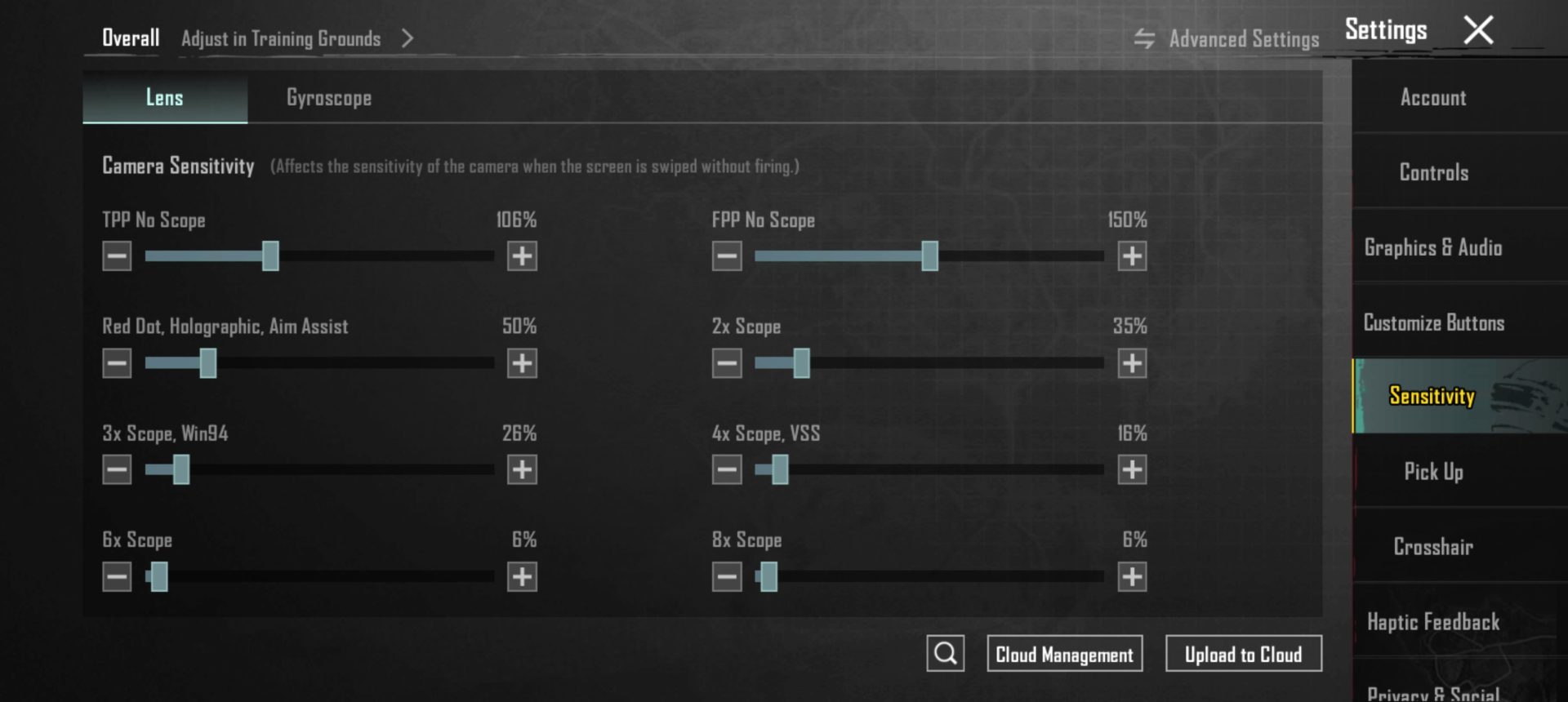Click the Upload to Cloud button
1568x702 pixels.
1245,653
